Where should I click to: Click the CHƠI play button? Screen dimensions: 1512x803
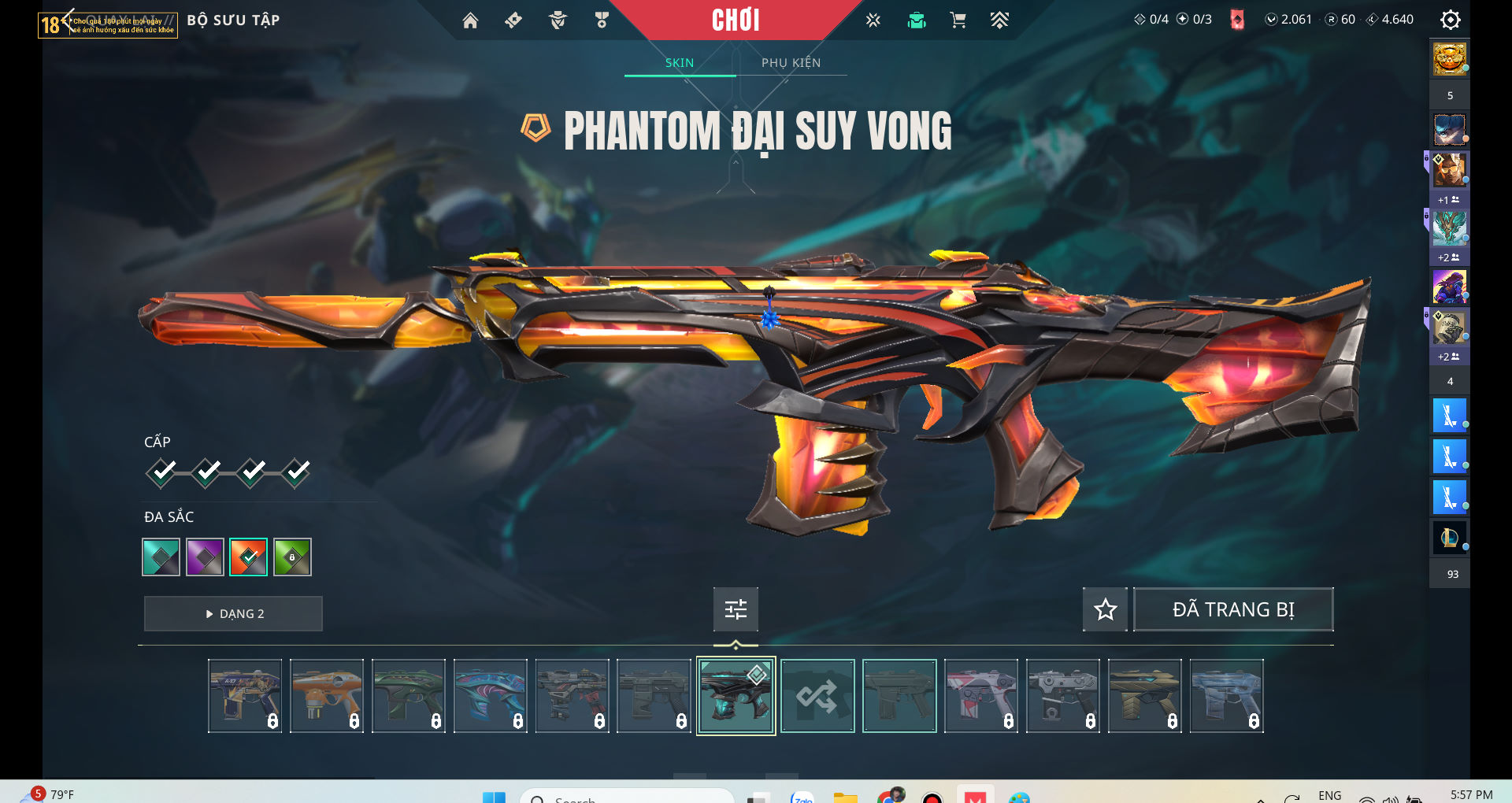[x=736, y=20]
